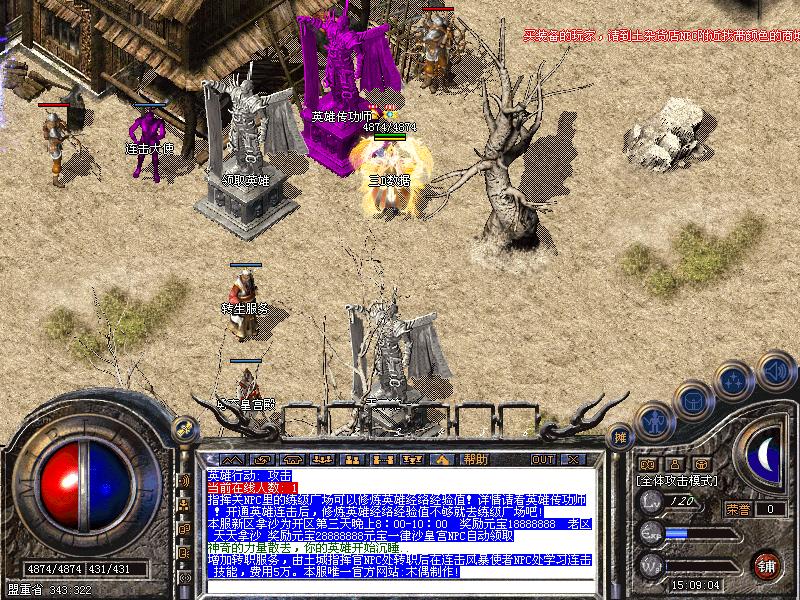
Task: Click the person icon above attack mode
Action: 675,464
